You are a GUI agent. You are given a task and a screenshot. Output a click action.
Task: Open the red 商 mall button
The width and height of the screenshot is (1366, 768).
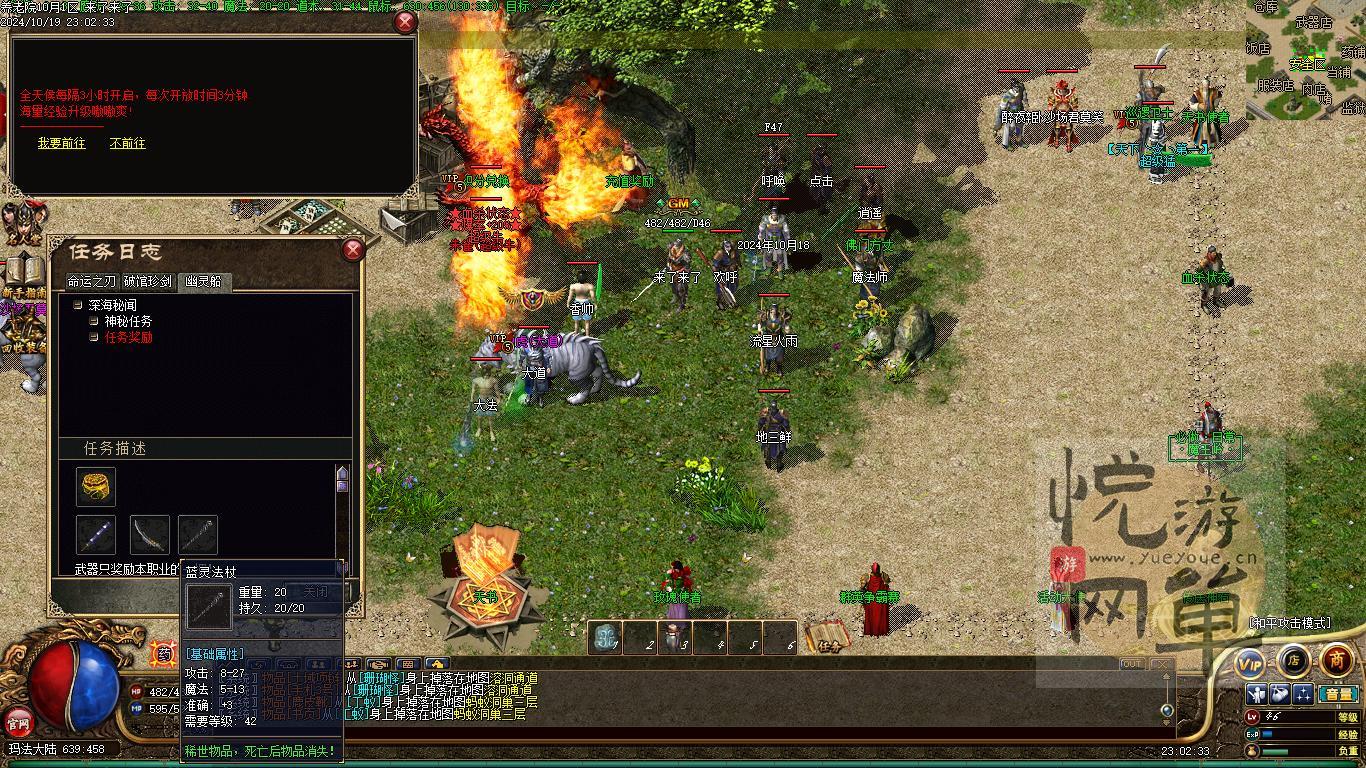click(1337, 660)
